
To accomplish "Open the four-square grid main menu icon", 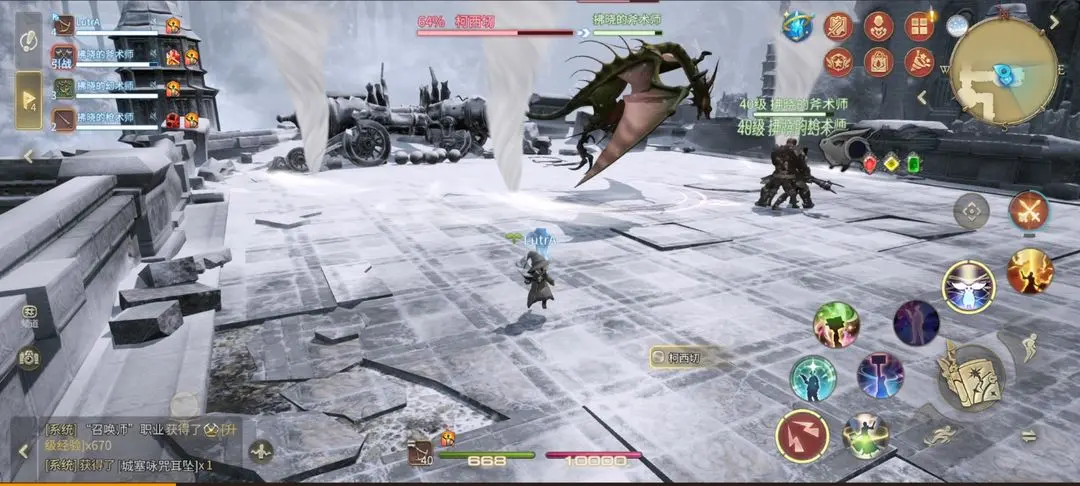I will tap(918, 26).
